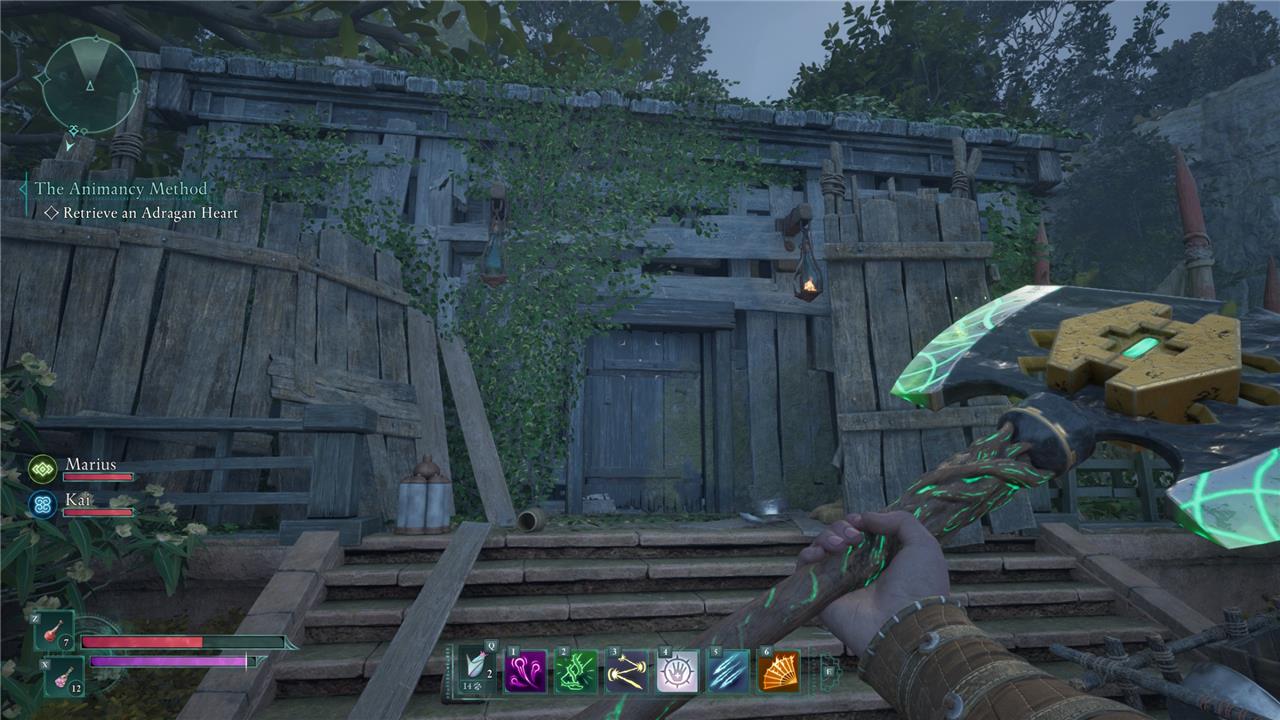
Task: Select Marius's green companion icon
Action: point(42,469)
